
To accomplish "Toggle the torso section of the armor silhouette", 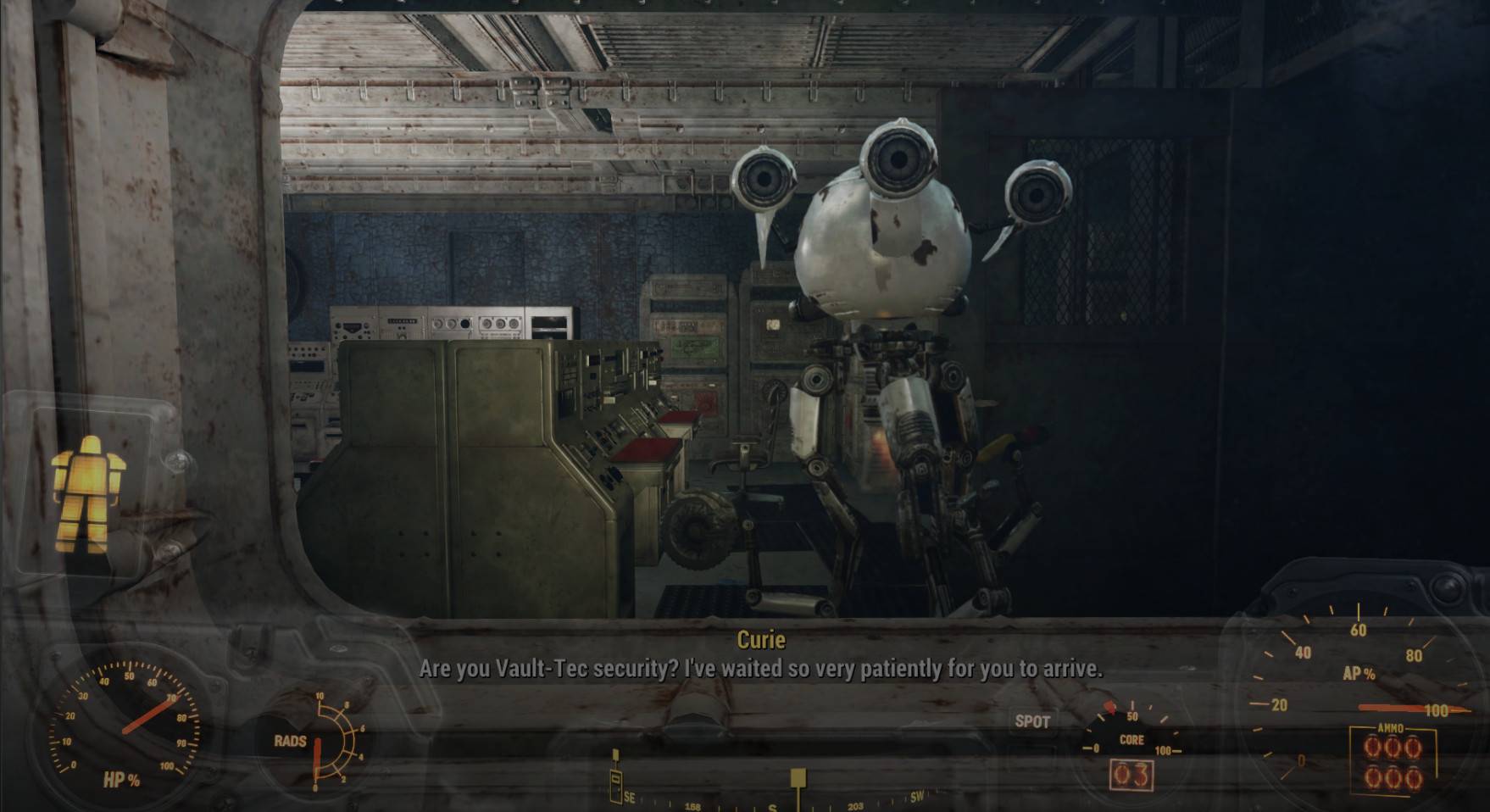I will 90,475.
